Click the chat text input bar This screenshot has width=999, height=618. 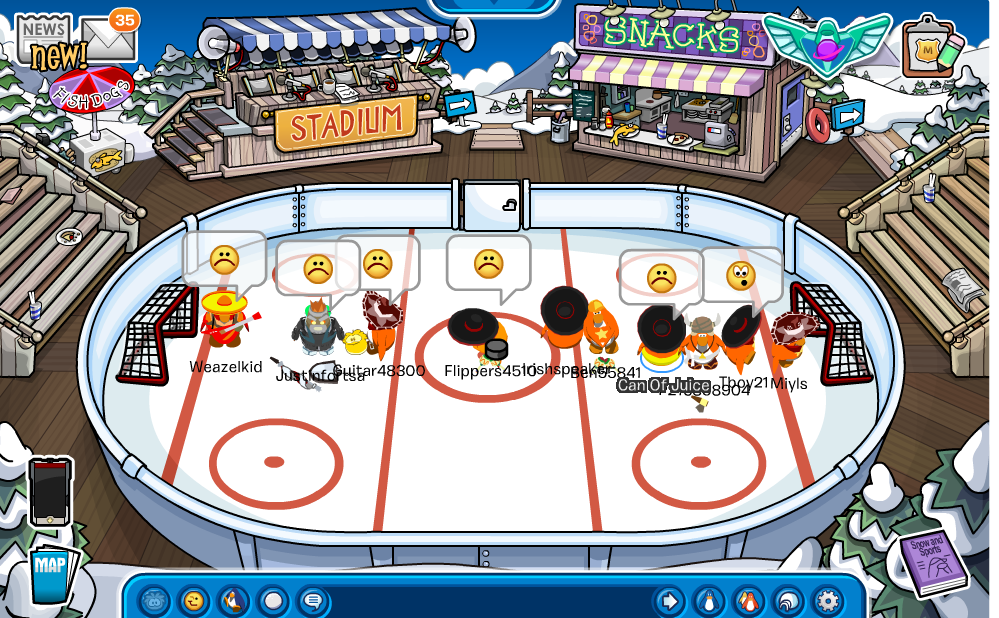490,601
